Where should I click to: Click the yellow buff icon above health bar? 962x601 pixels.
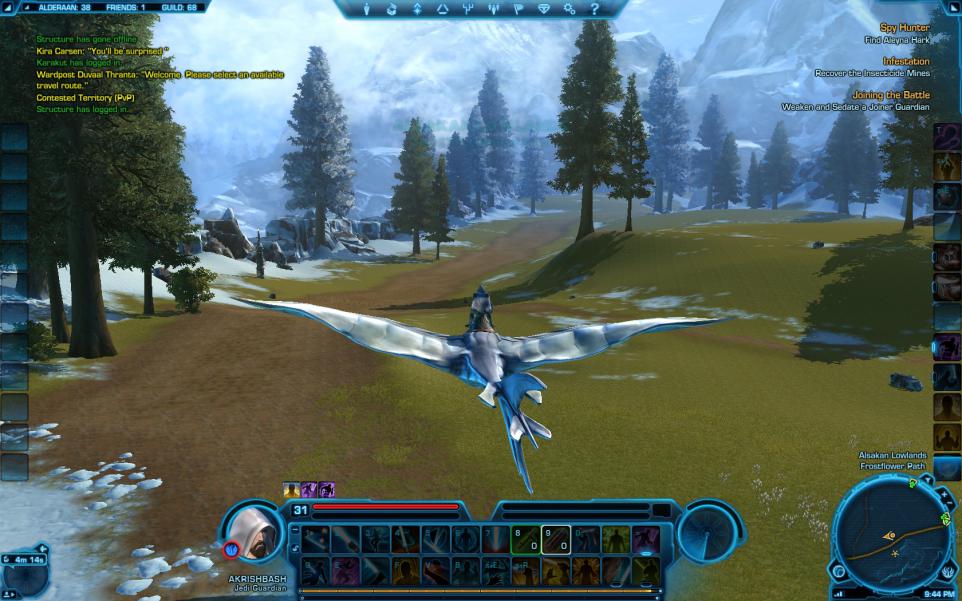coord(291,490)
